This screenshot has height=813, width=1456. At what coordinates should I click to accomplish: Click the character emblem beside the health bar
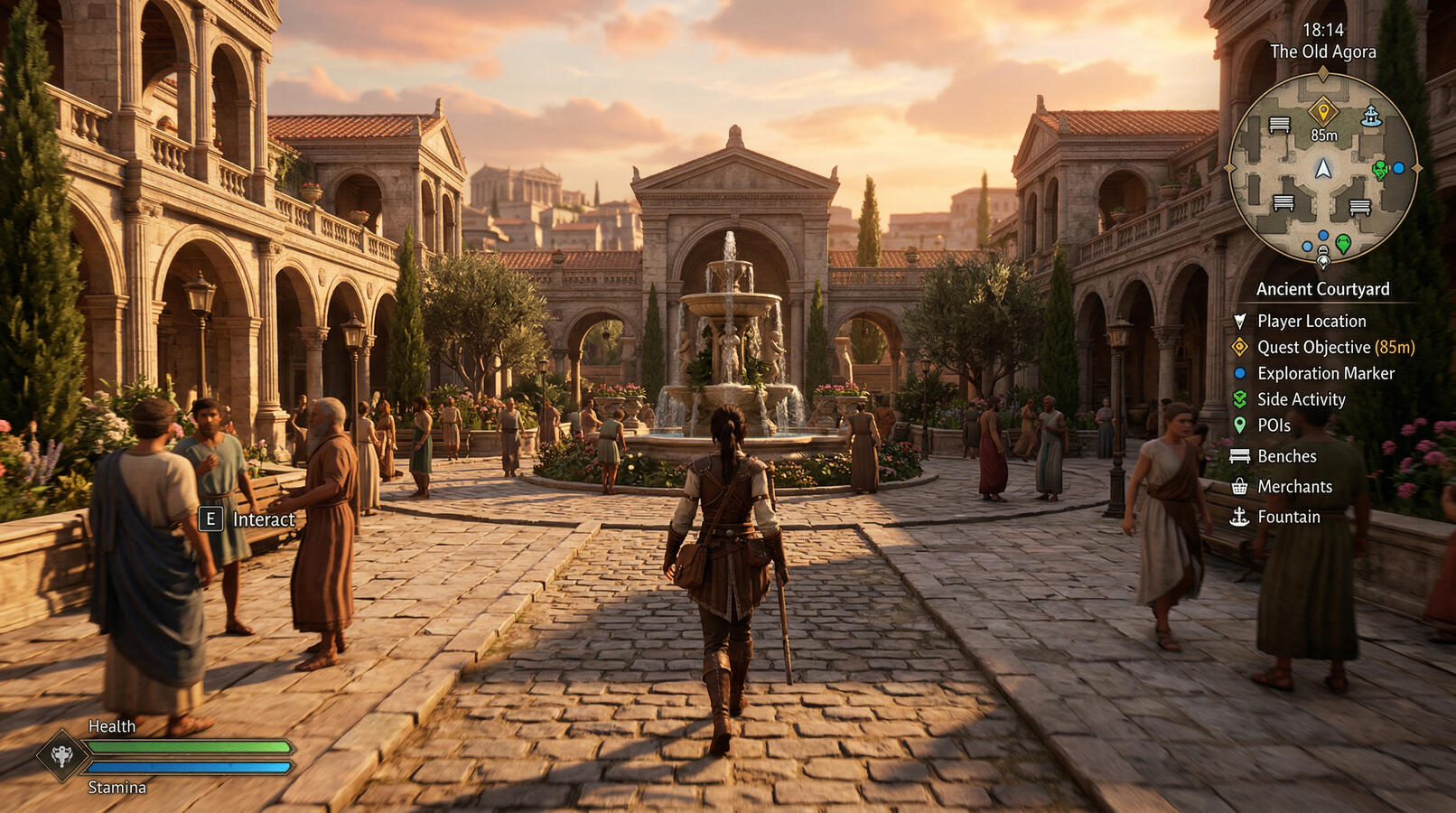(x=61, y=755)
